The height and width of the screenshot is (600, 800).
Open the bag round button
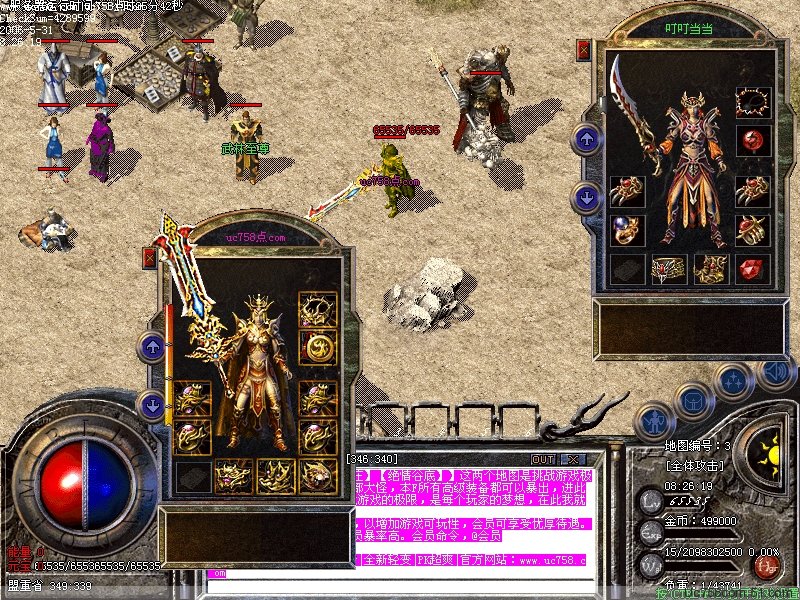pos(692,400)
